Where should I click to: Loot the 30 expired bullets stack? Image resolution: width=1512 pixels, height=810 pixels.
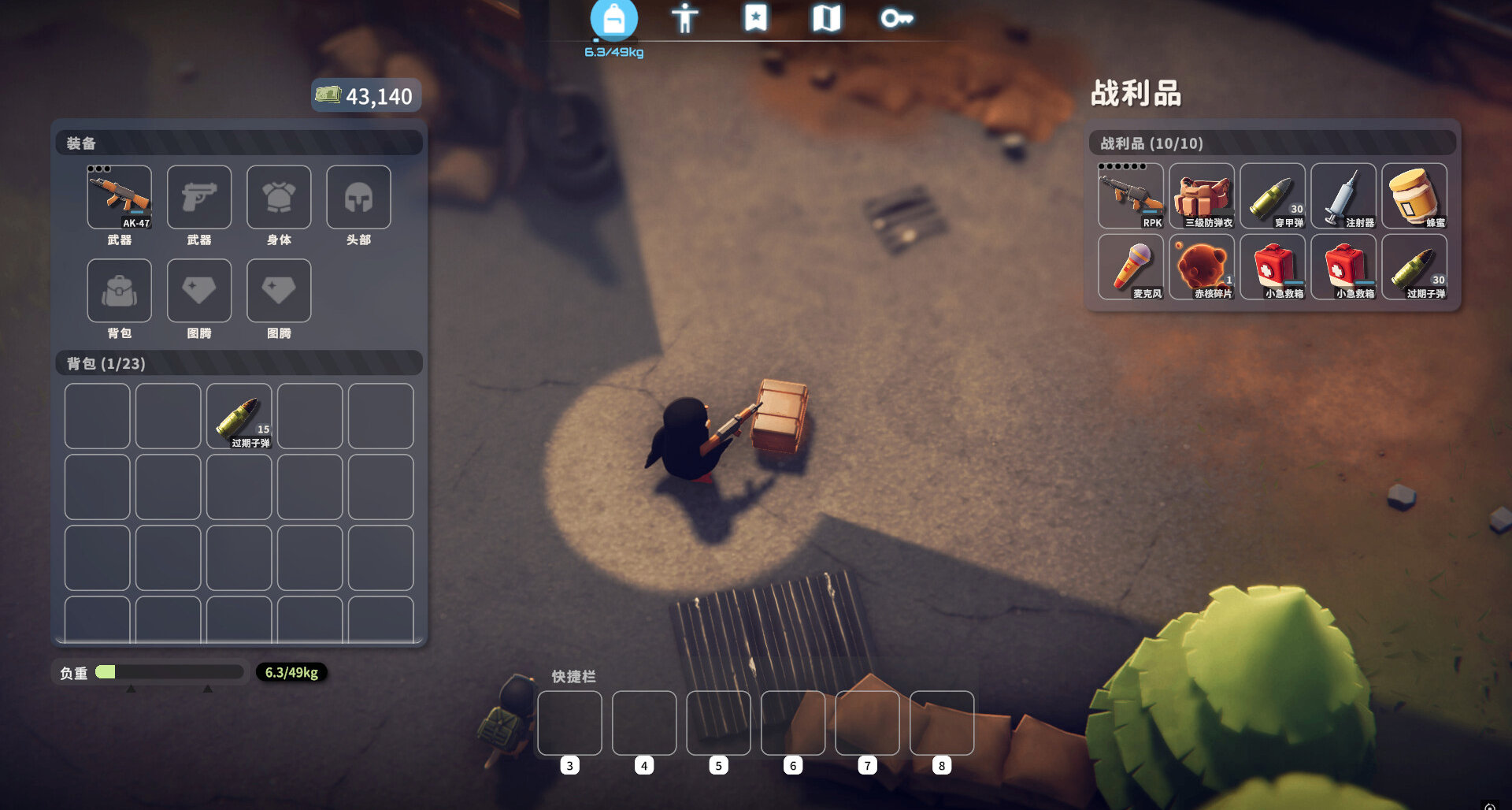1414,267
